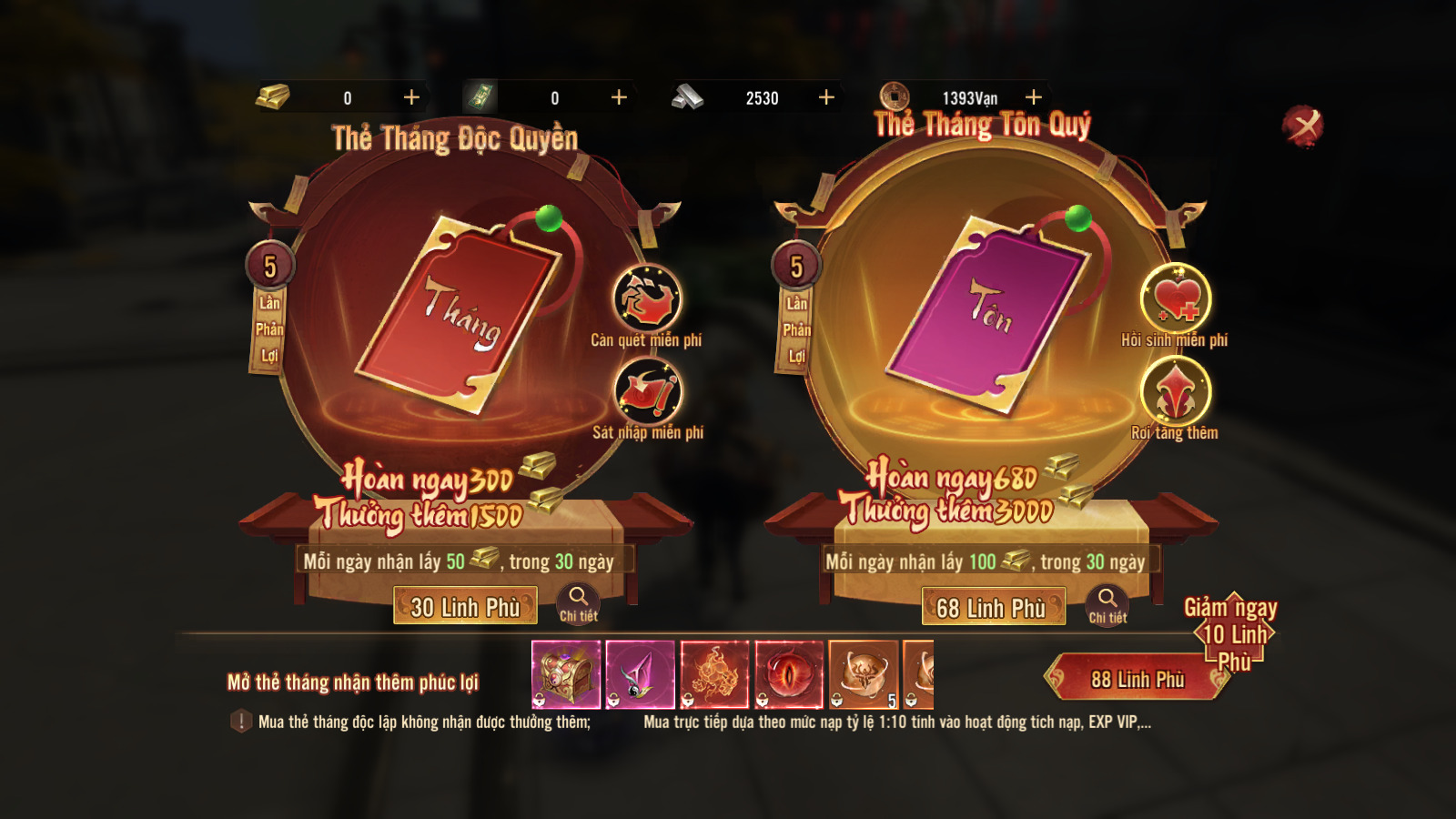Viewport: 1456px width, 819px height.
Task: Inspect the Hồi sinh miễn phí perk icon
Action: pos(1176,298)
